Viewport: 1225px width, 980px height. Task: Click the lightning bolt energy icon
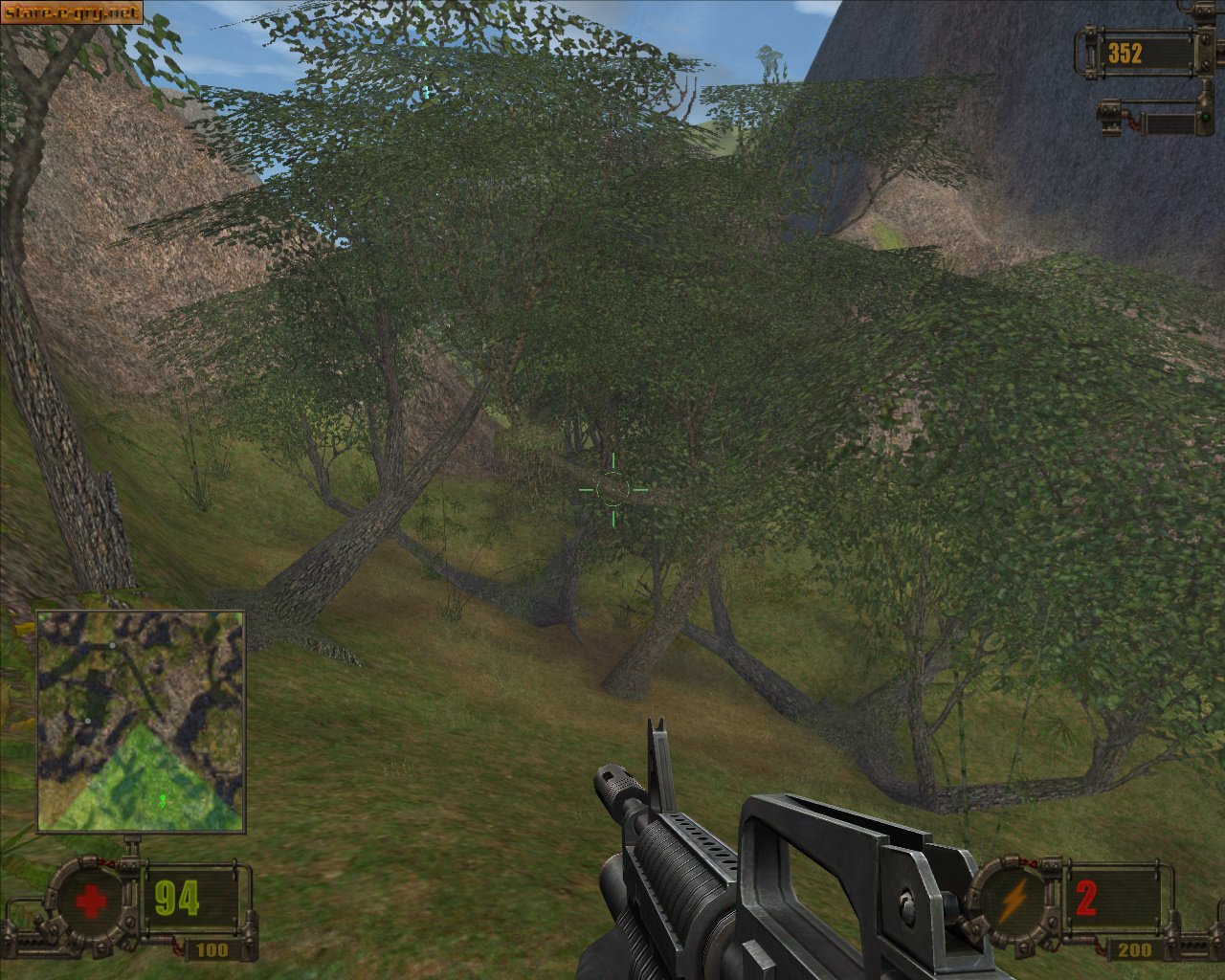click(x=1013, y=900)
